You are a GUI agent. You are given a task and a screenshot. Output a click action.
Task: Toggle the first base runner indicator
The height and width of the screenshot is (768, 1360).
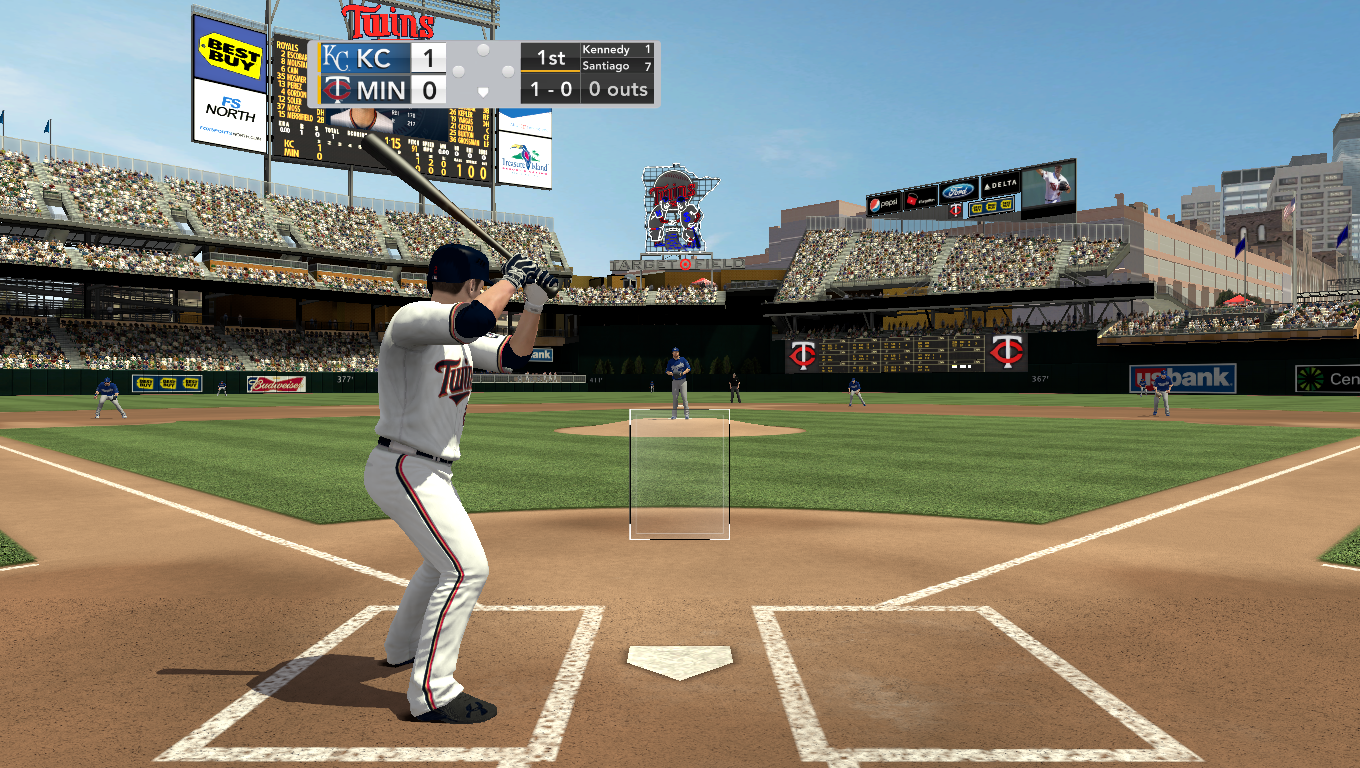(506, 72)
